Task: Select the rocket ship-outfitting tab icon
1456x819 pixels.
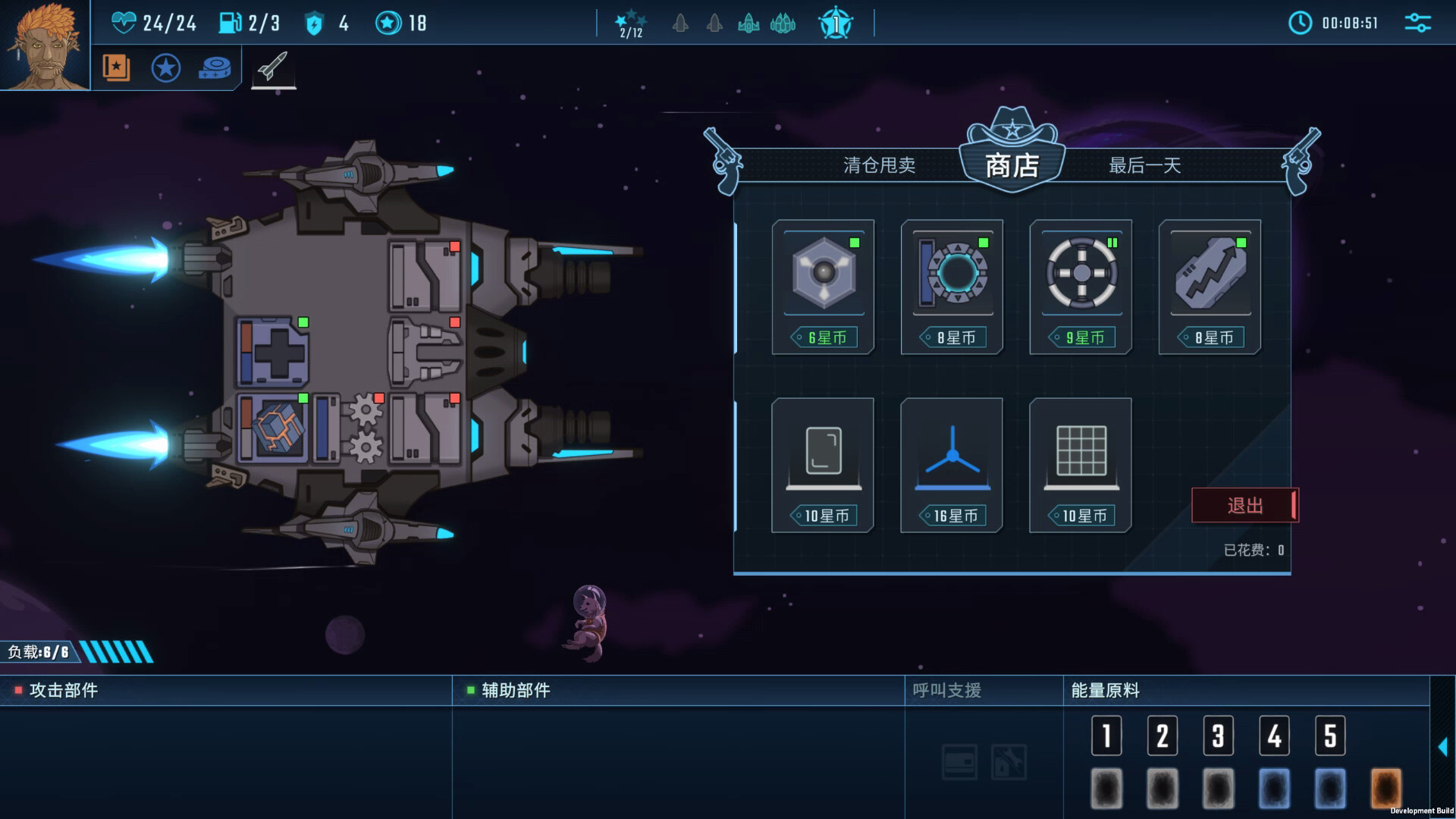Action: point(275,68)
